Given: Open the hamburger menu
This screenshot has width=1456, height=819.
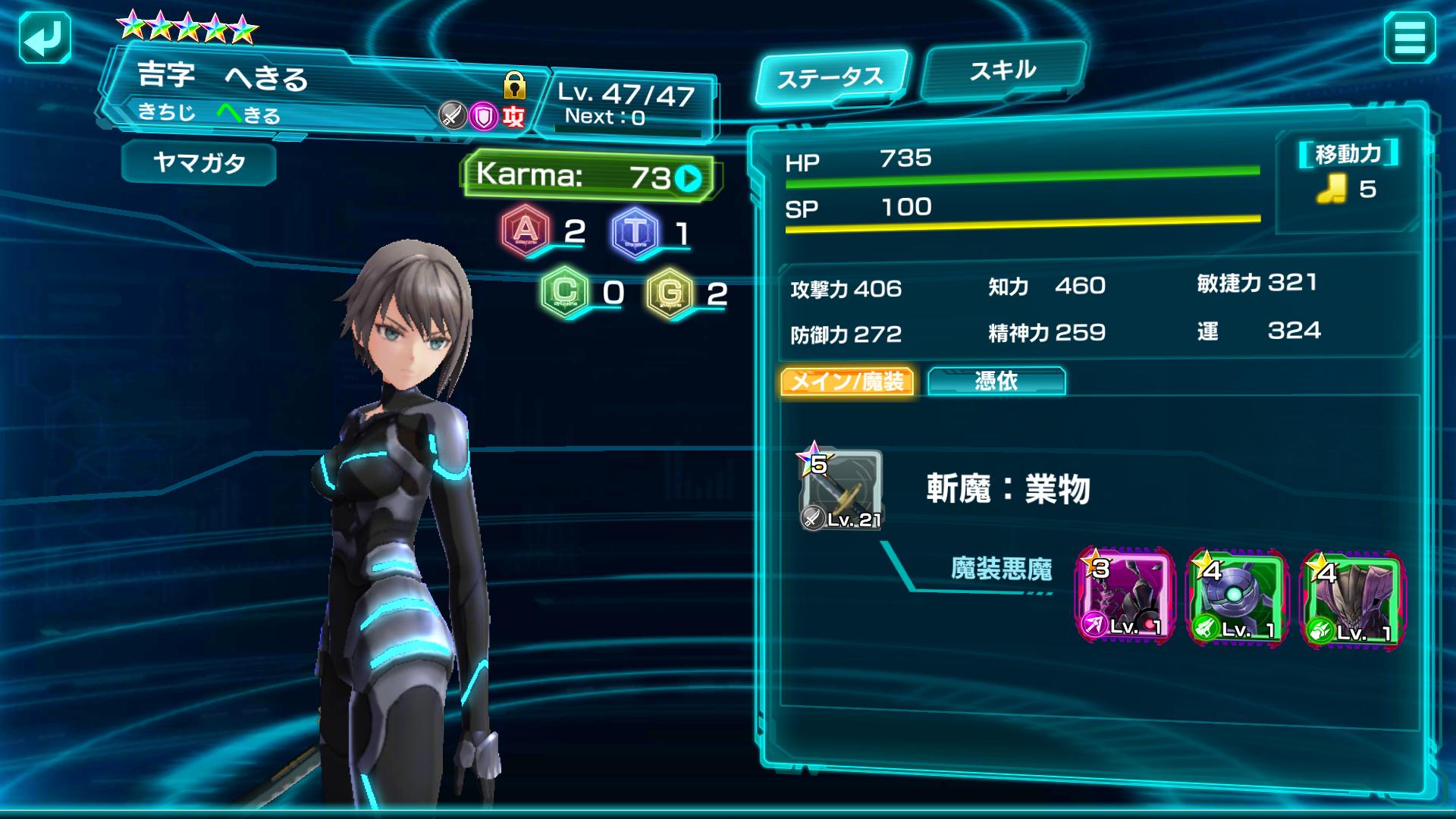Looking at the screenshot, I should (x=1409, y=38).
